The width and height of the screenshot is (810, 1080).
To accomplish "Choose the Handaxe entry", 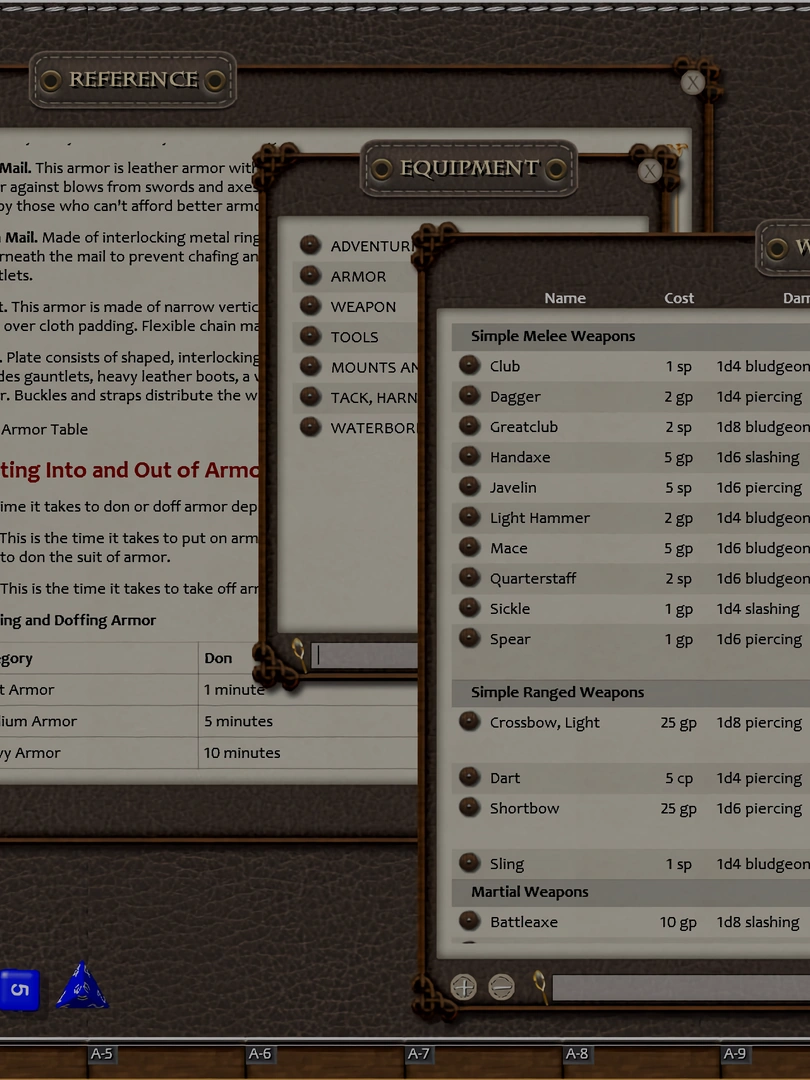I will tap(519, 457).
